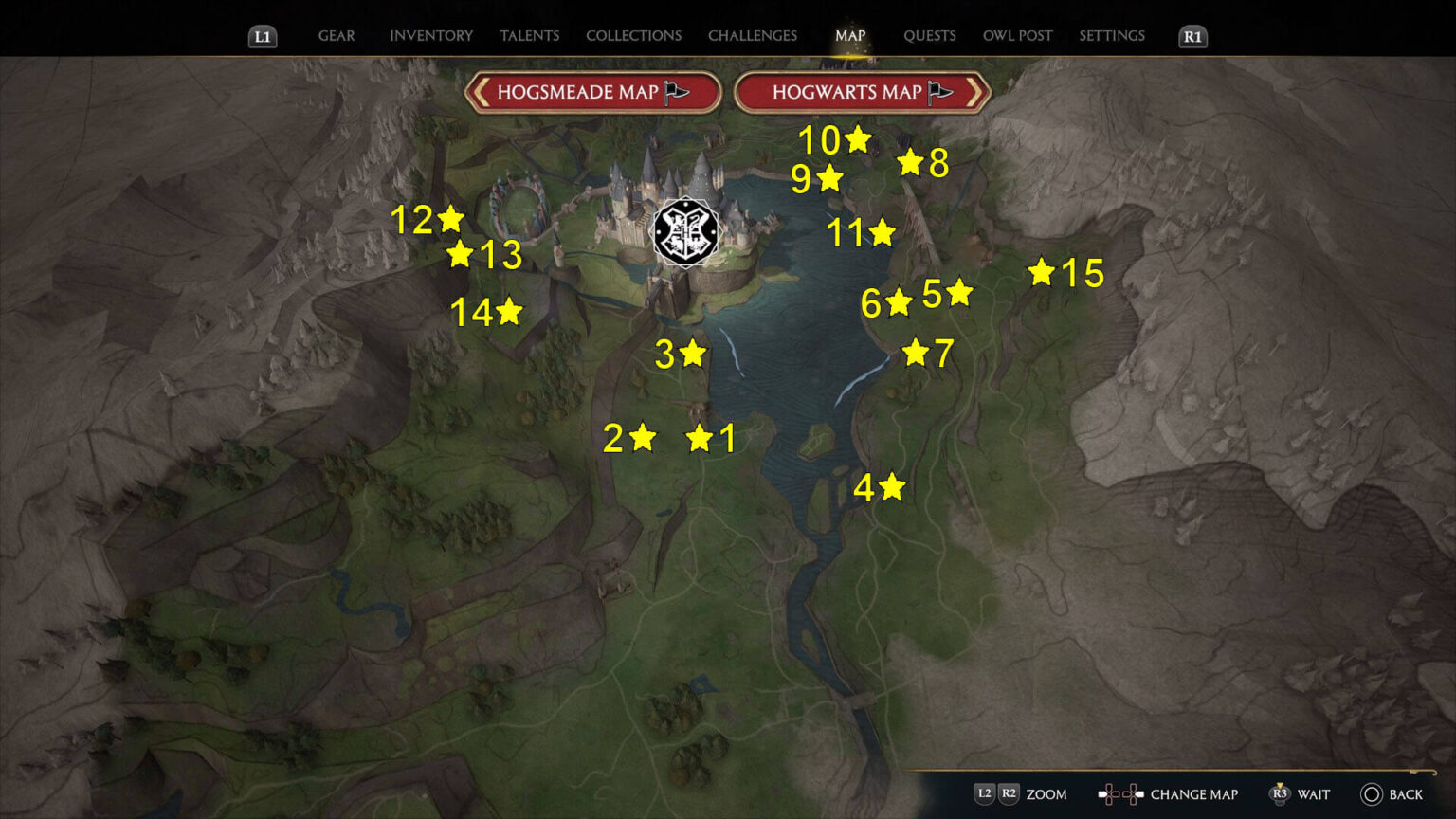
Task: Open the Owl Post menu
Action: [1017, 35]
